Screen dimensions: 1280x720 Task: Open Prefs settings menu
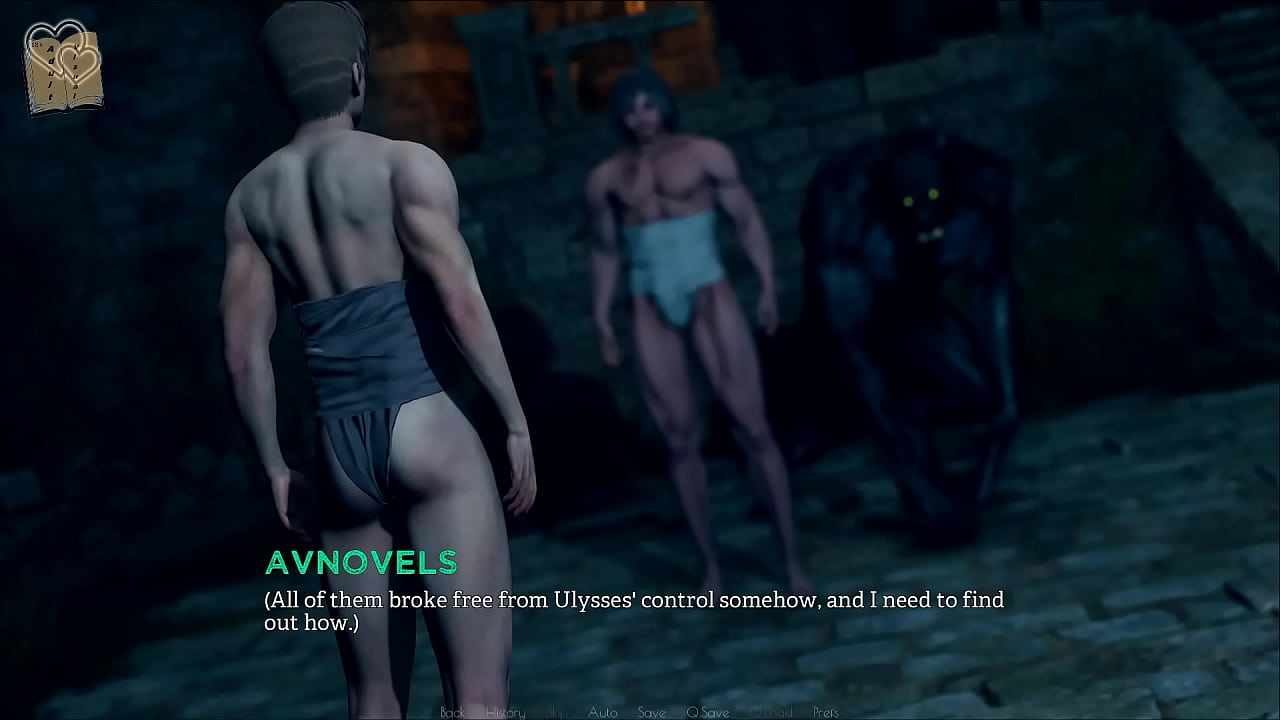(x=826, y=712)
